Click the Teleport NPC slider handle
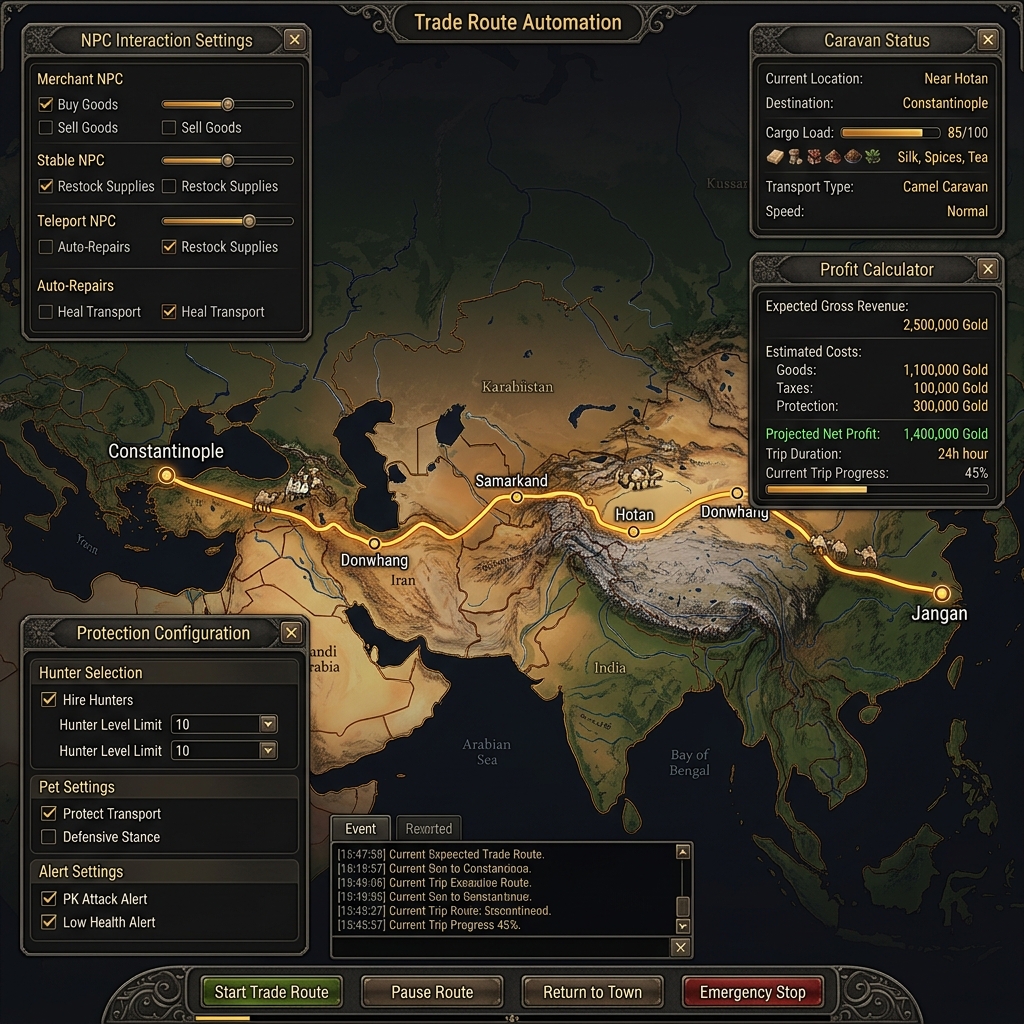The image size is (1024, 1024). click(x=249, y=221)
